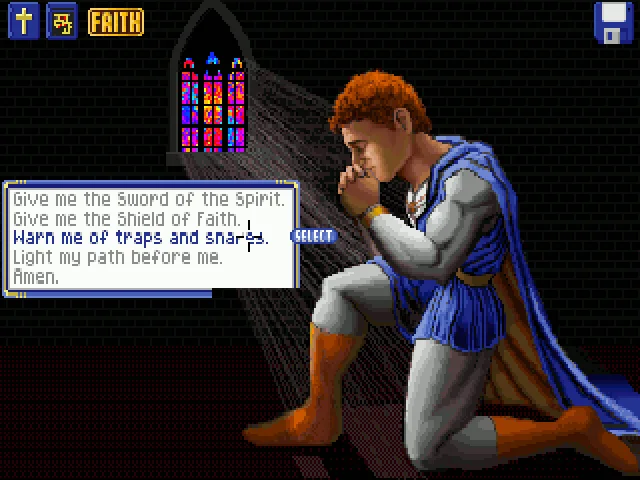Image resolution: width=640 pixels, height=480 pixels.
Task: Choose "Give me the Shield of Faith" prayer
Action: pyautogui.click(x=127, y=218)
